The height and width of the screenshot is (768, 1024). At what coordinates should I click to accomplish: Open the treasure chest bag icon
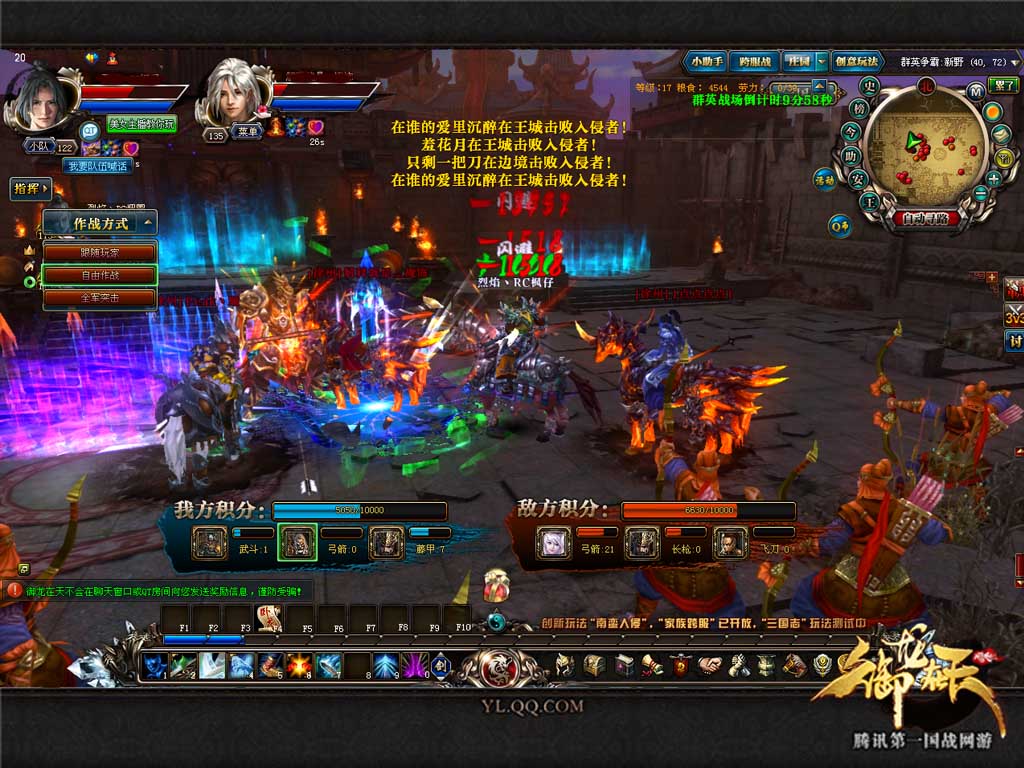coord(594,665)
